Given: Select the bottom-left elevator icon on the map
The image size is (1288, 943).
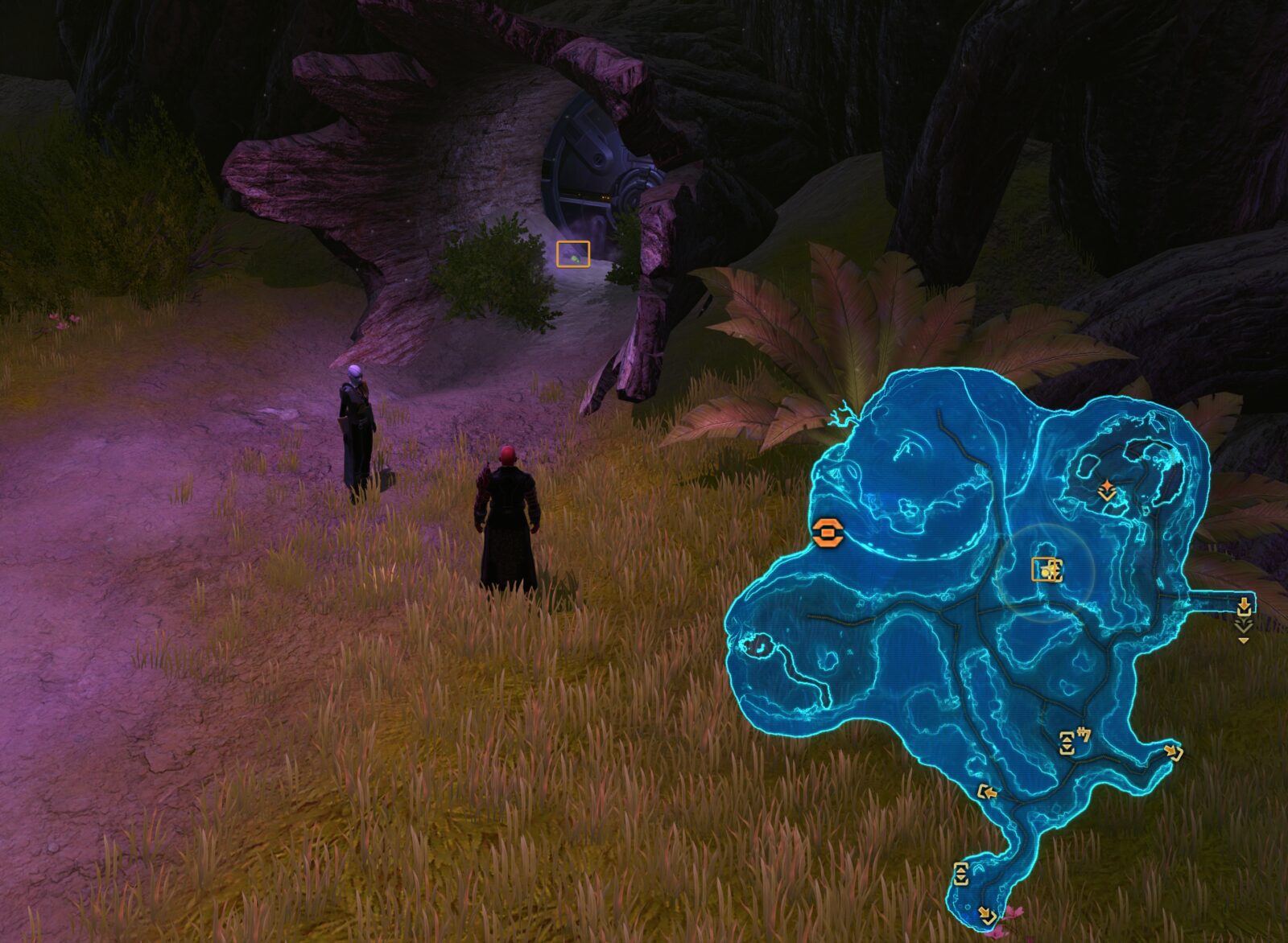Looking at the screenshot, I should point(961,874).
